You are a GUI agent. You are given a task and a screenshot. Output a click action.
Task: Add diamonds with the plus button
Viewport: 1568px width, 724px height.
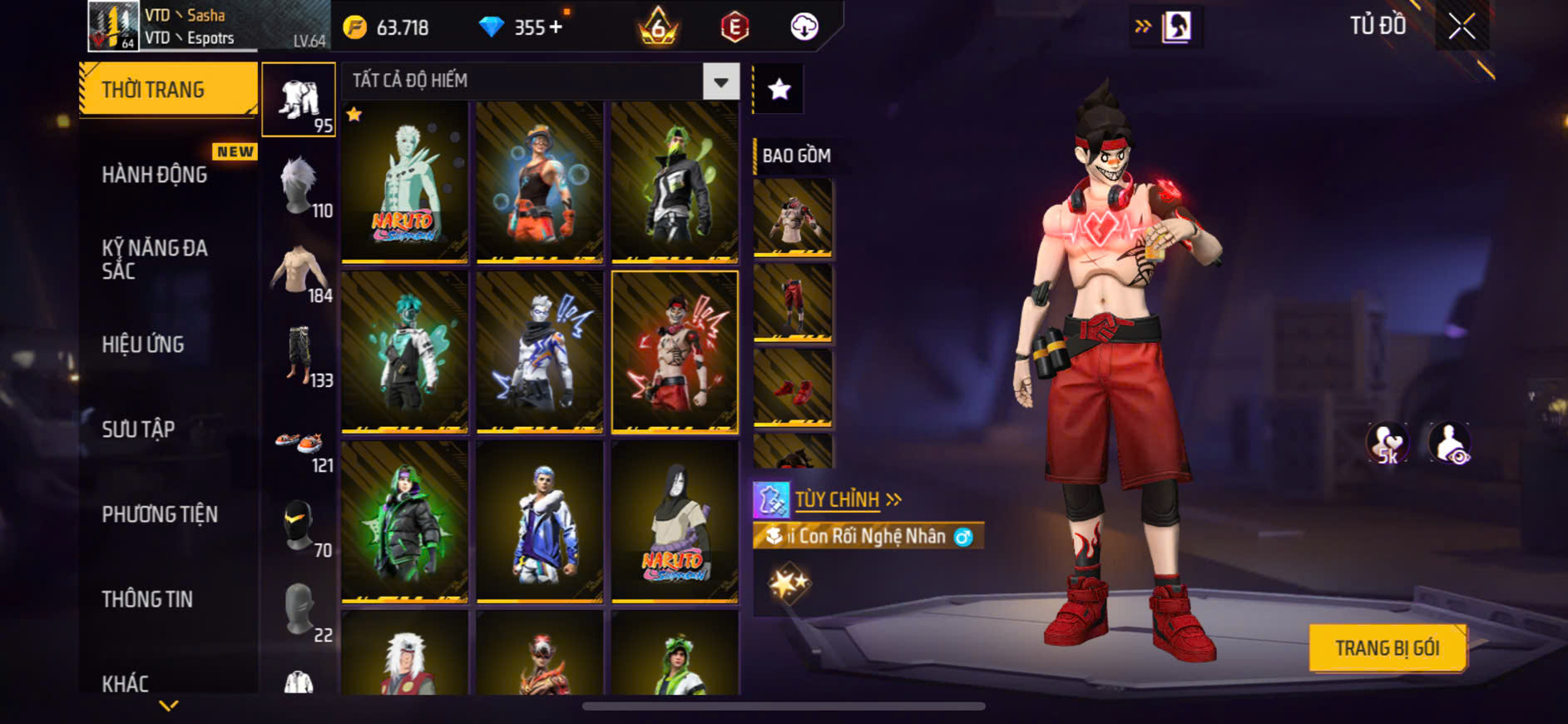(x=556, y=27)
